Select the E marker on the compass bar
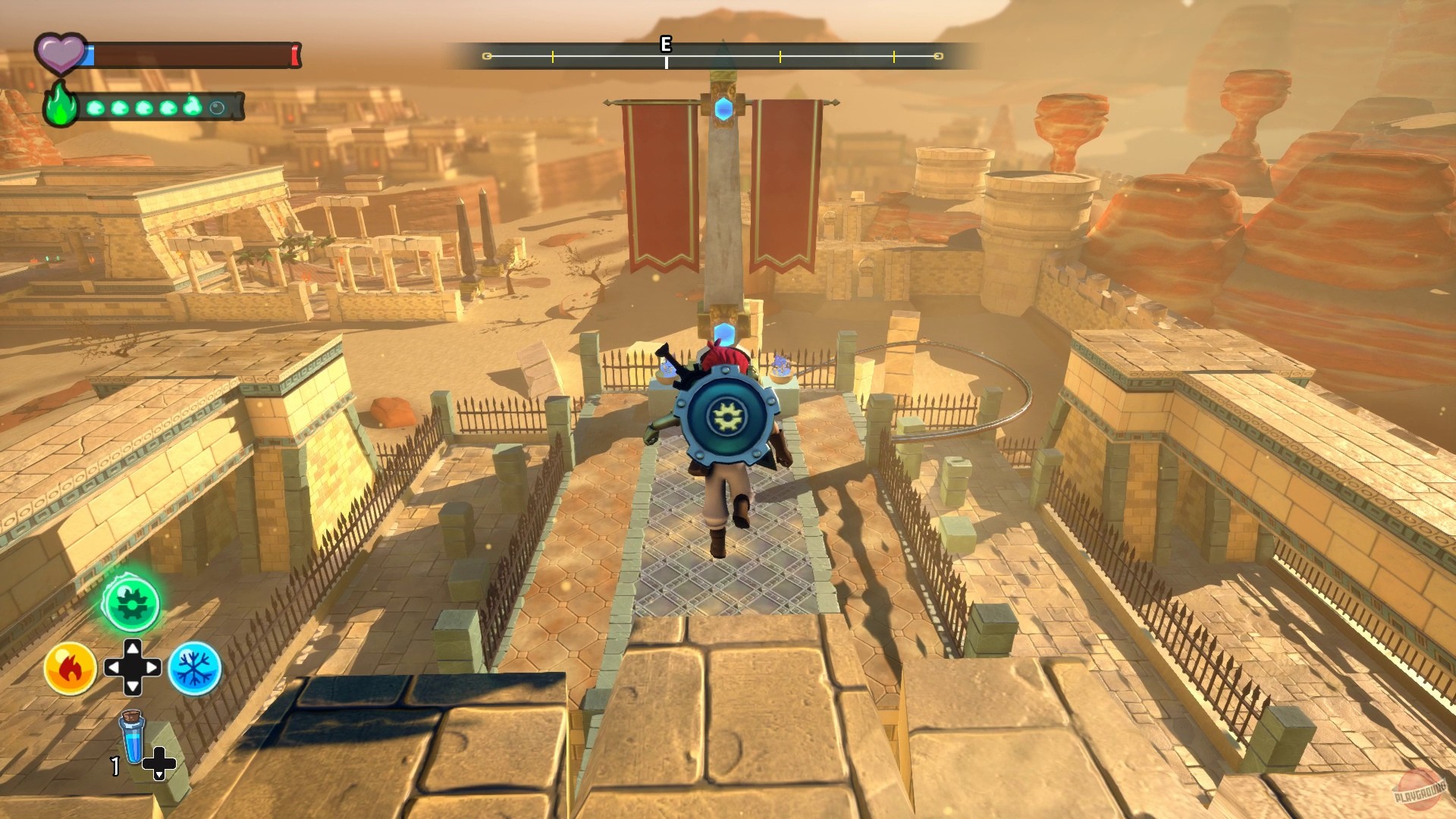 click(x=666, y=45)
